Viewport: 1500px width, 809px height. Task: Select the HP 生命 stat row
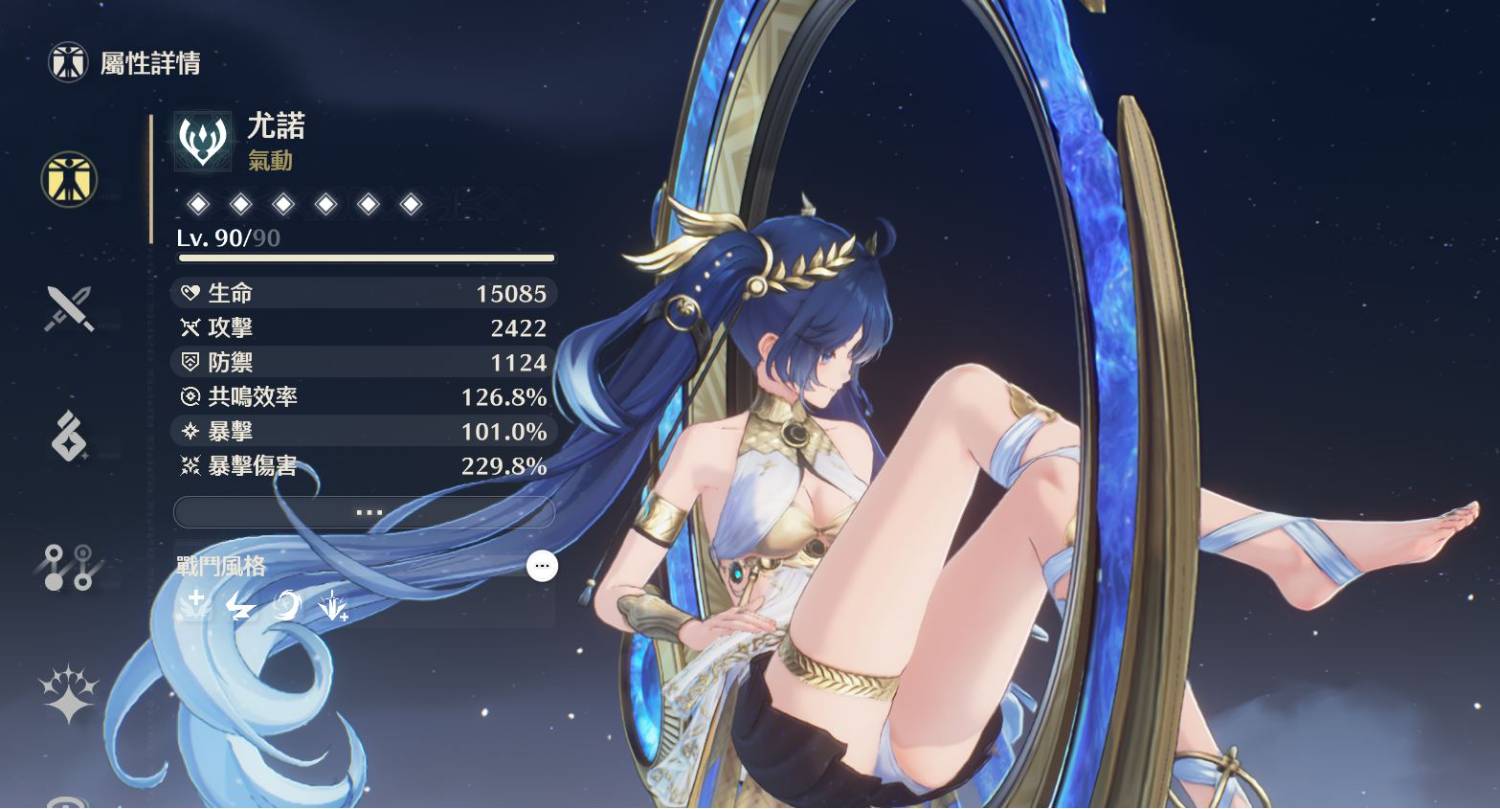click(364, 293)
